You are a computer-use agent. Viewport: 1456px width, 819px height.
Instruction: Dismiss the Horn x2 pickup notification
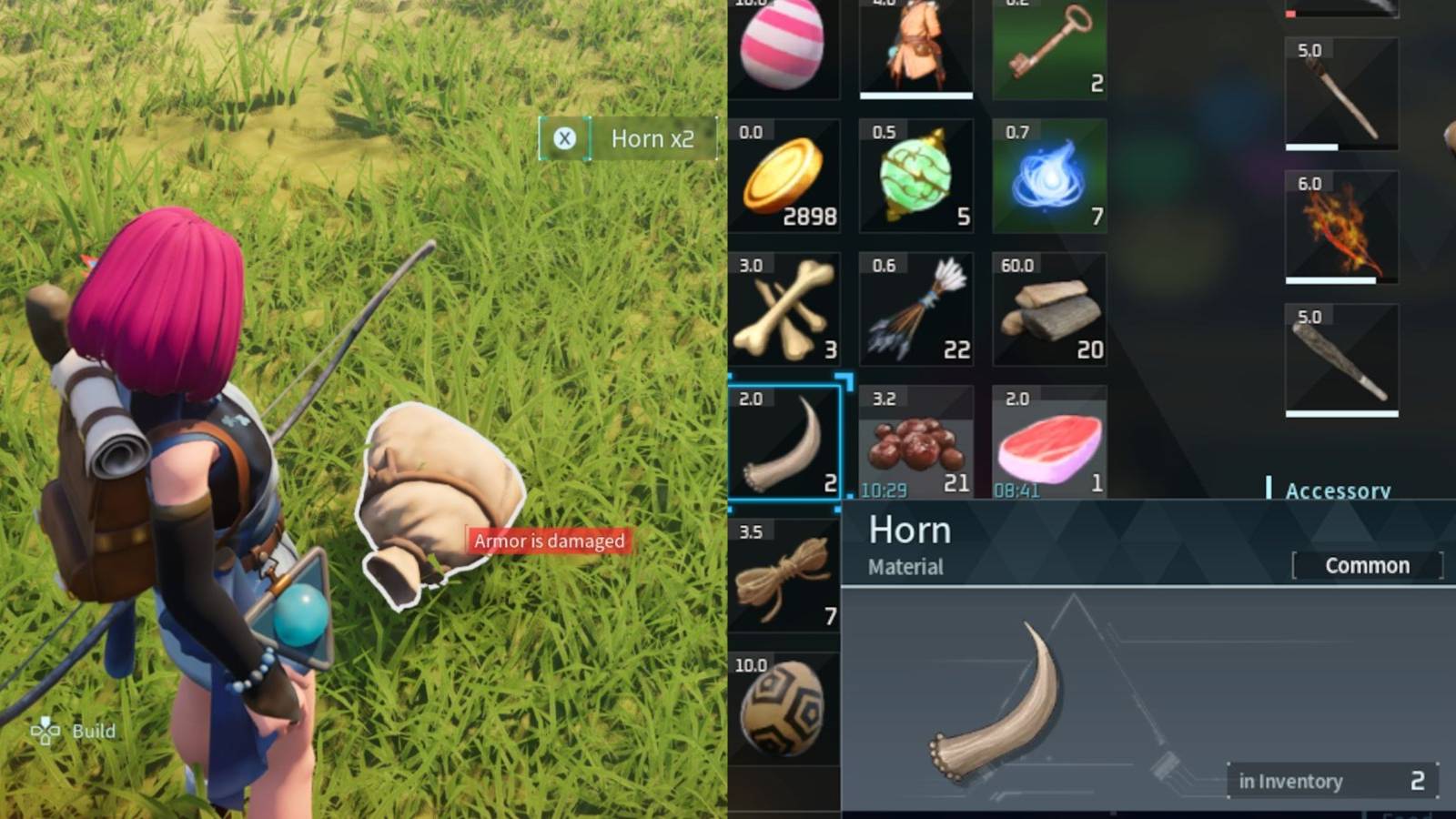[564, 138]
